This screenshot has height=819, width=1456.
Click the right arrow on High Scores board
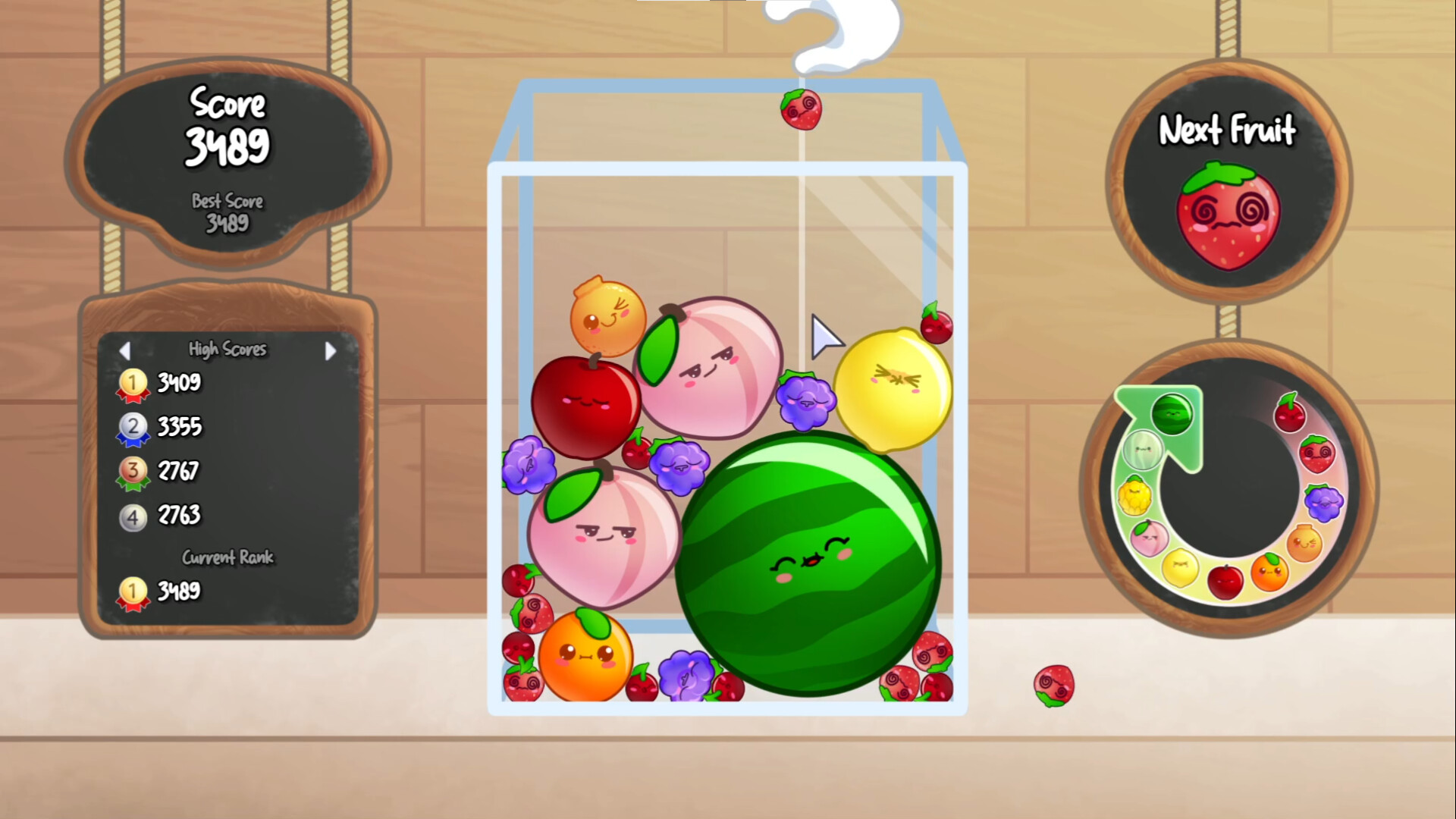(x=331, y=350)
